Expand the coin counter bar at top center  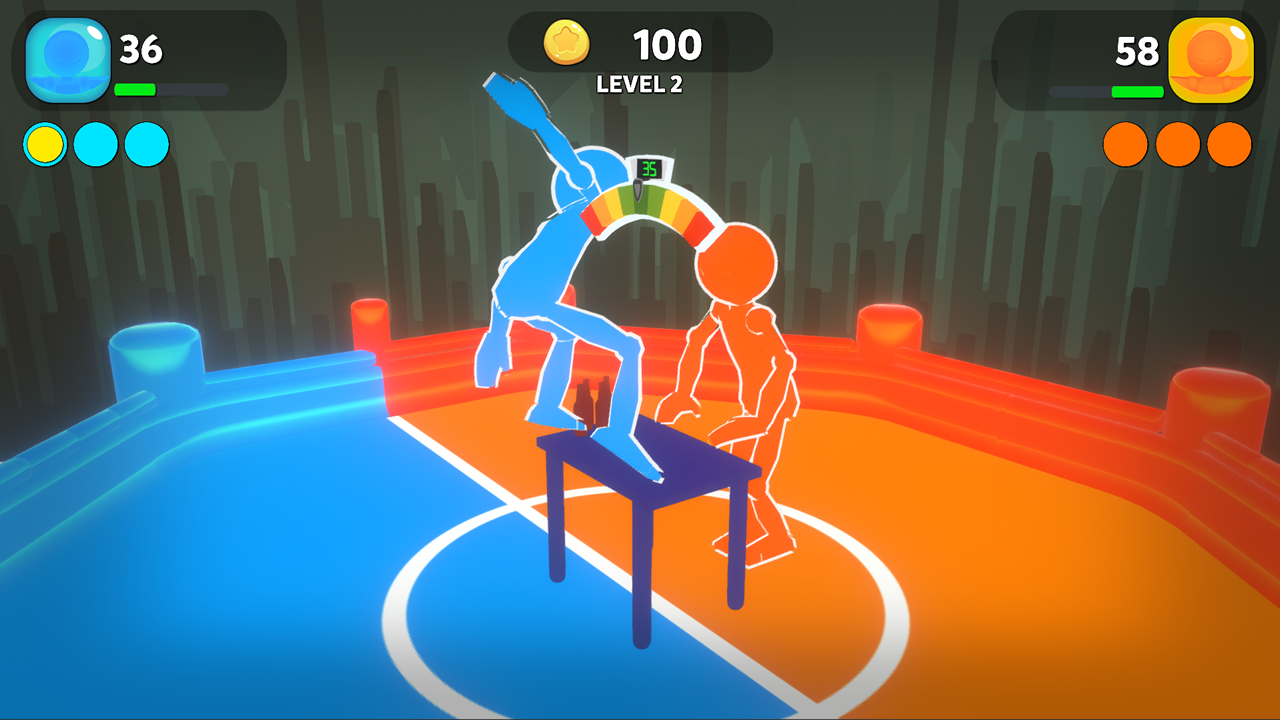coord(640,42)
